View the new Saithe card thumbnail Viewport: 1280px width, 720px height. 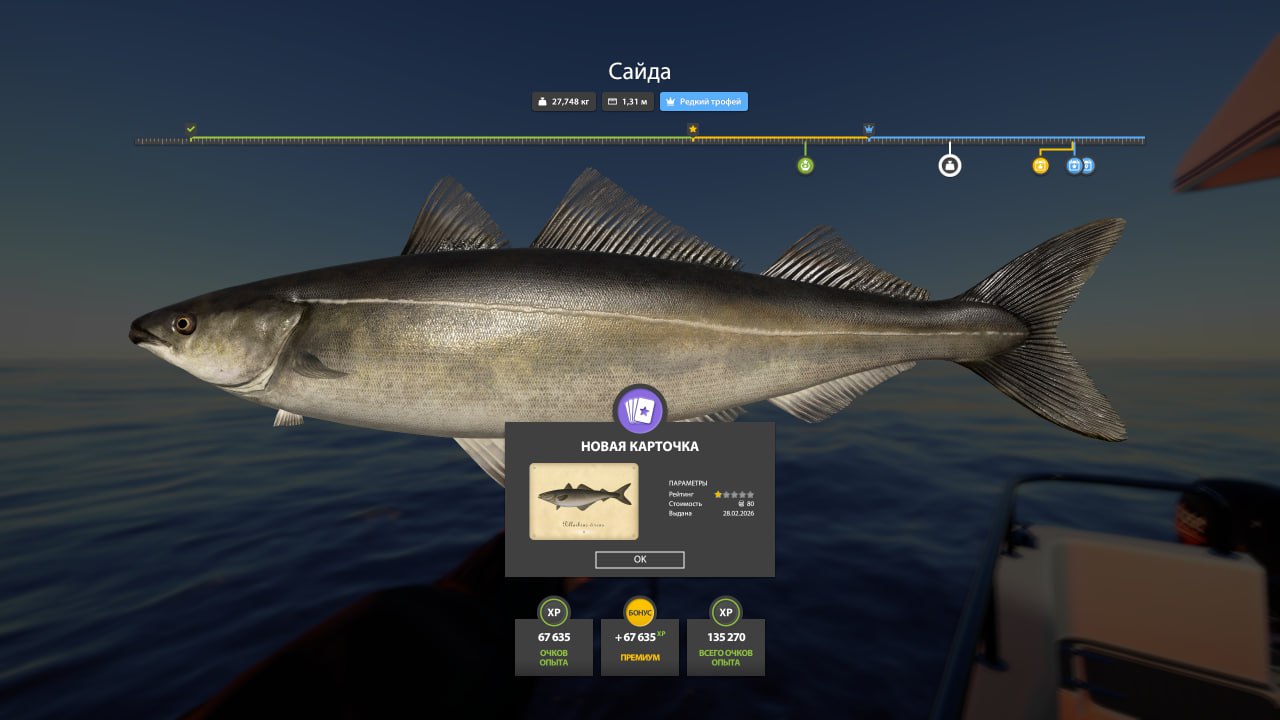[x=584, y=501]
